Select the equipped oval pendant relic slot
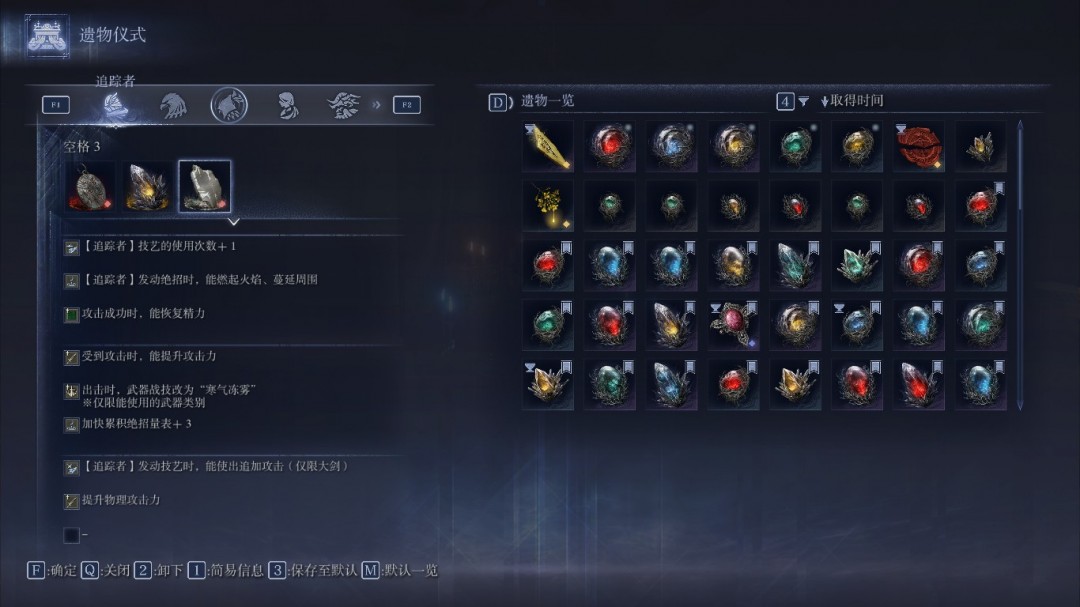The image size is (1080, 607). 90,187
